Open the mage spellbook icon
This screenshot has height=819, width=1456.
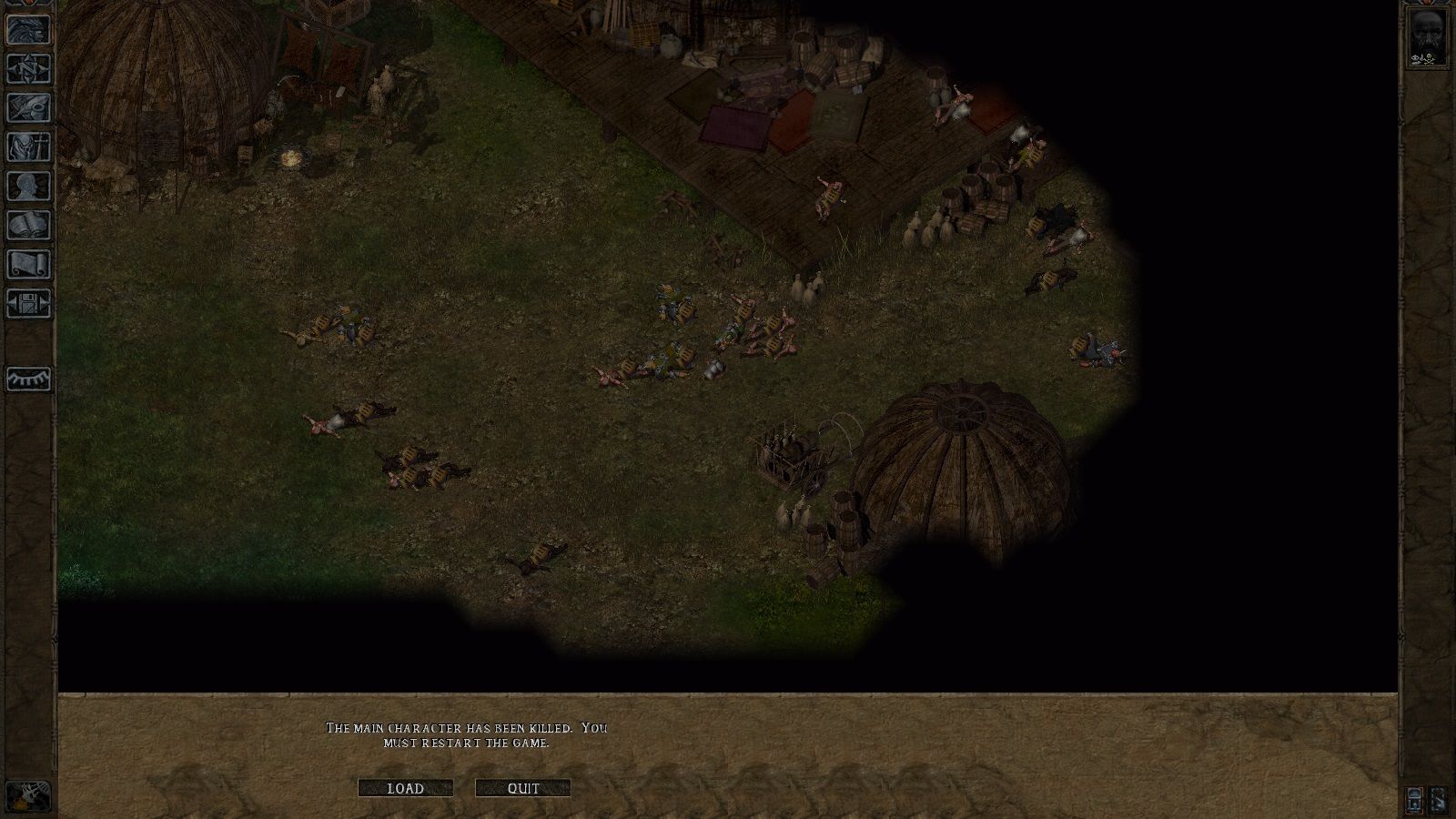click(x=26, y=225)
